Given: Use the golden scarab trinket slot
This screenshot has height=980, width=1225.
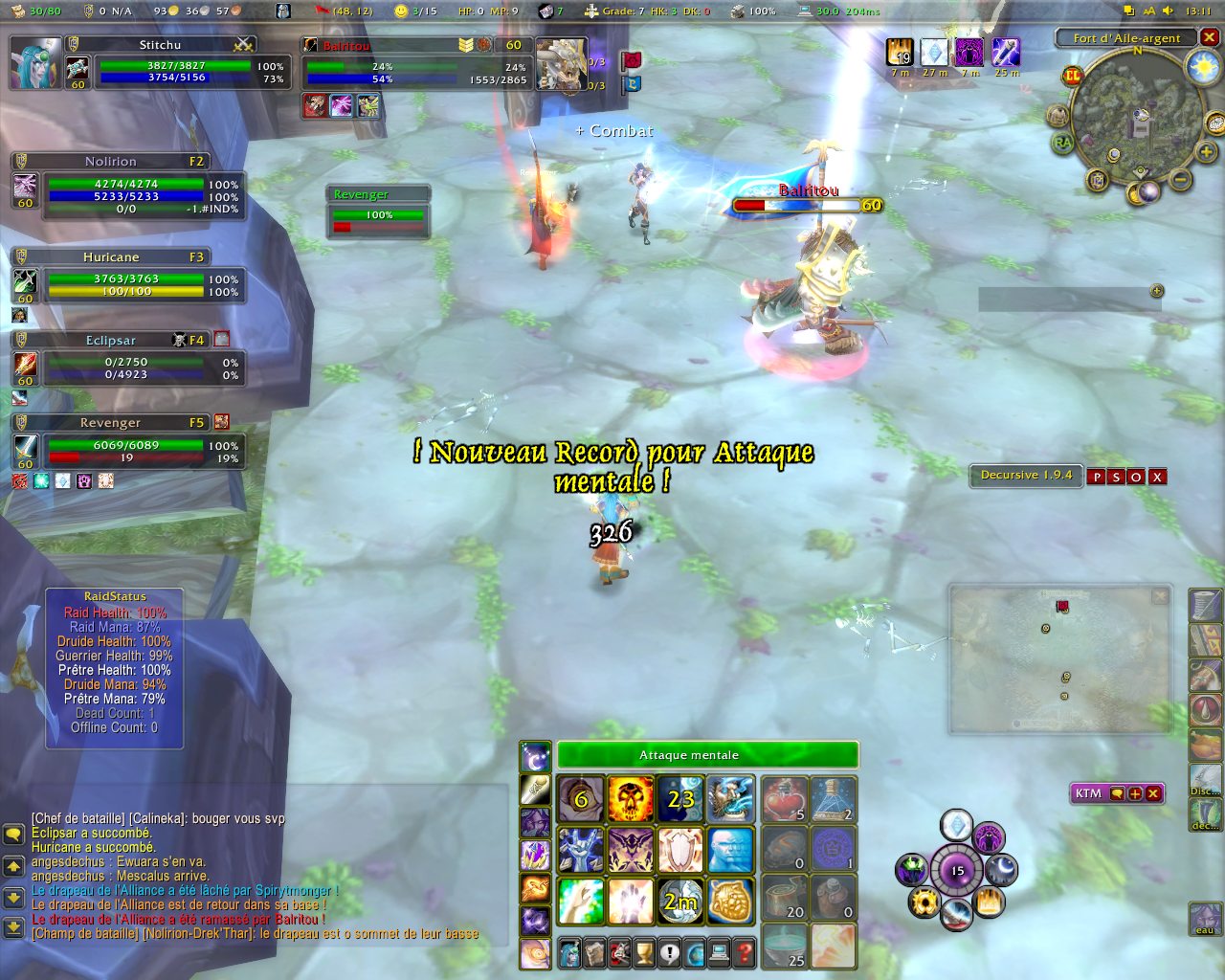Looking at the screenshot, I should pyautogui.click(x=730, y=901).
